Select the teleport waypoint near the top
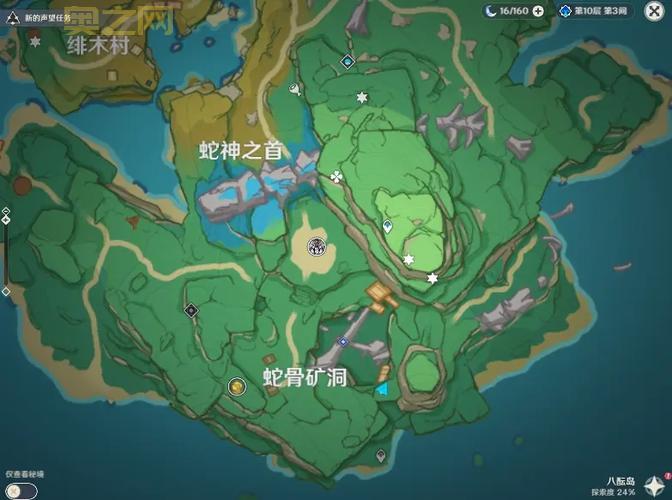 (347, 61)
